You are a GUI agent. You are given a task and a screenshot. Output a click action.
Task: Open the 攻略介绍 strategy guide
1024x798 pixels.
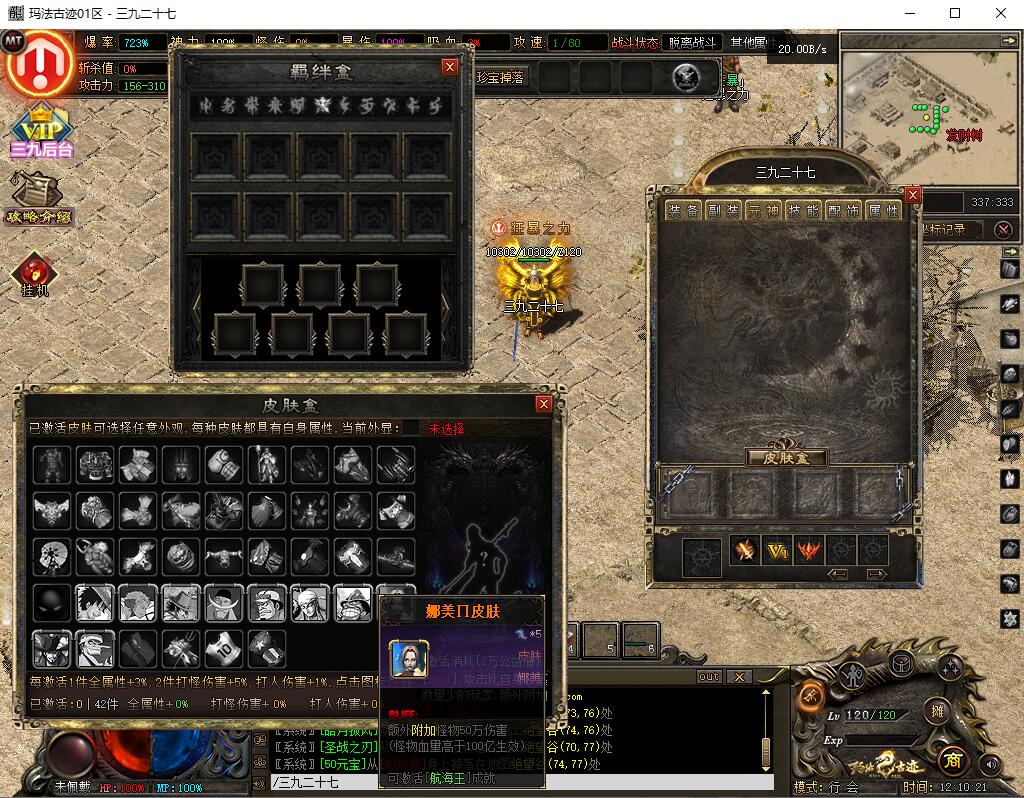(x=39, y=198)
